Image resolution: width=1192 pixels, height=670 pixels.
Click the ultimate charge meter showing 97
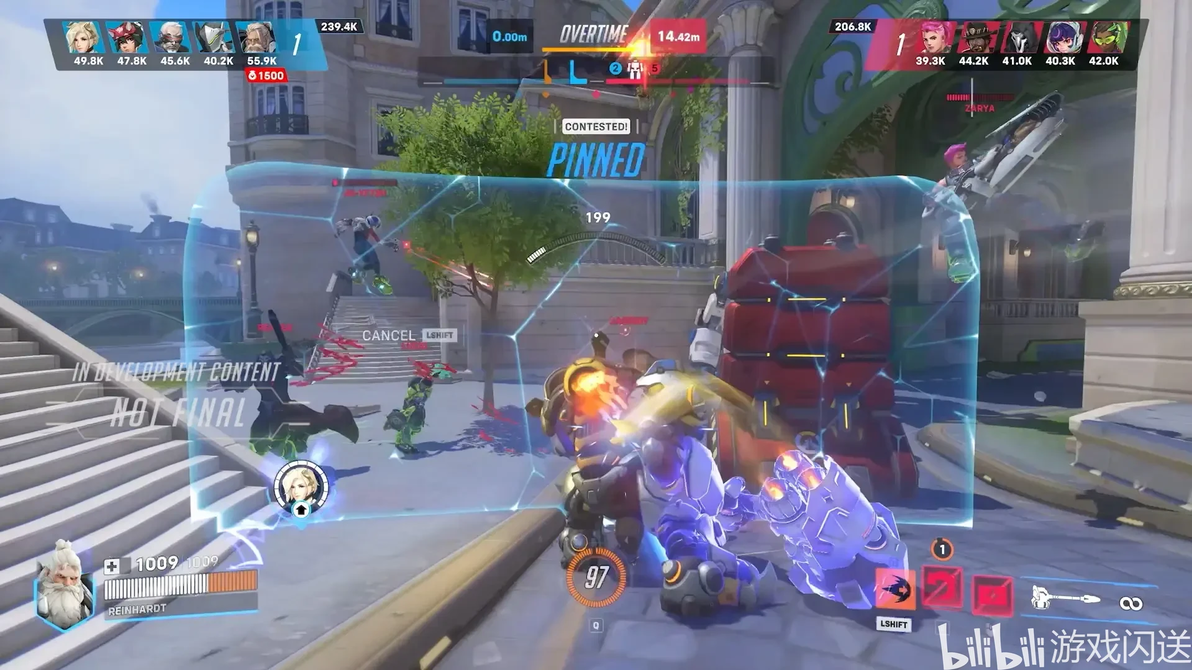[x=597, y=578]
